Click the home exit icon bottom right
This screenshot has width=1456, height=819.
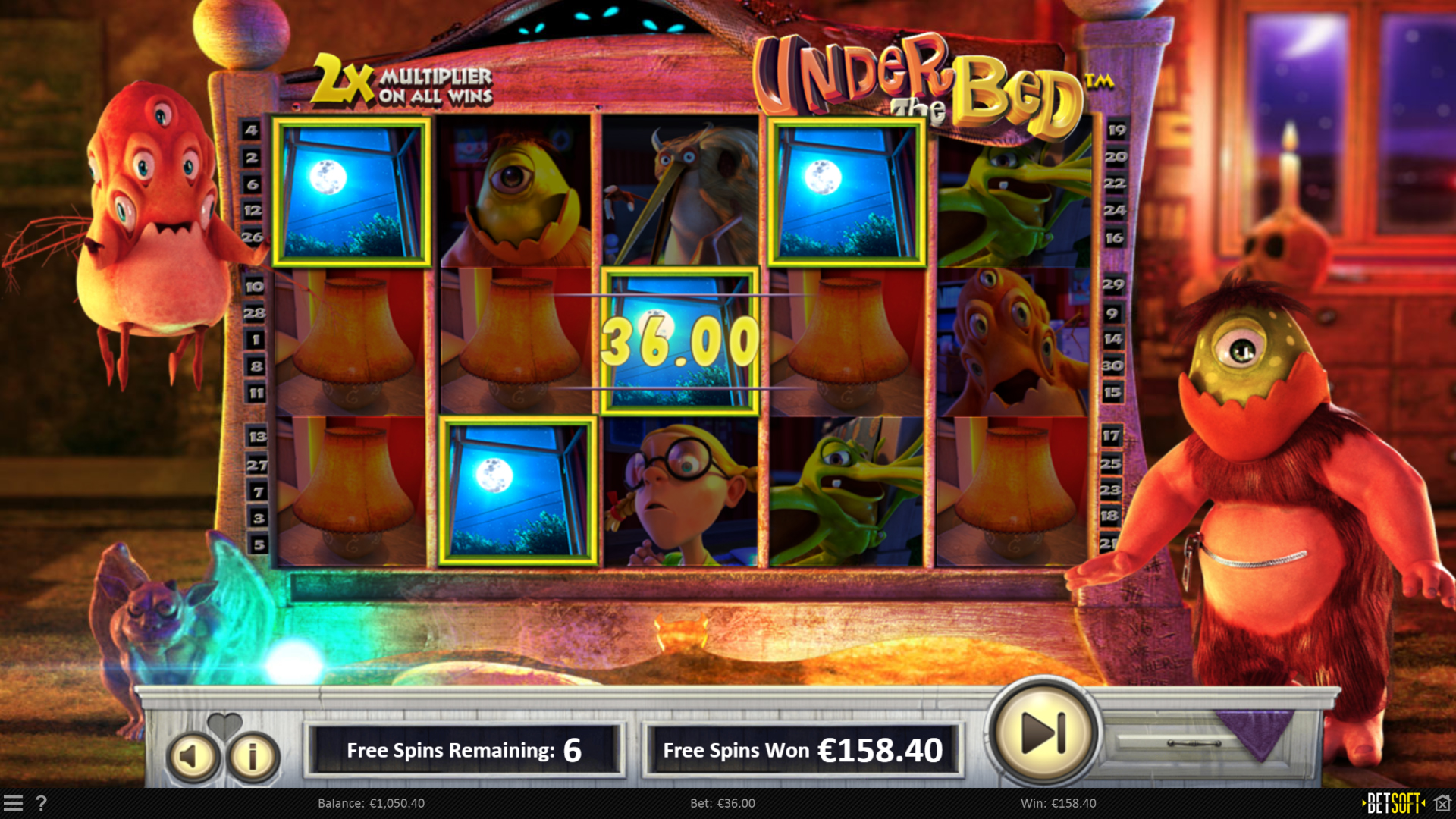click(1442, 802)
